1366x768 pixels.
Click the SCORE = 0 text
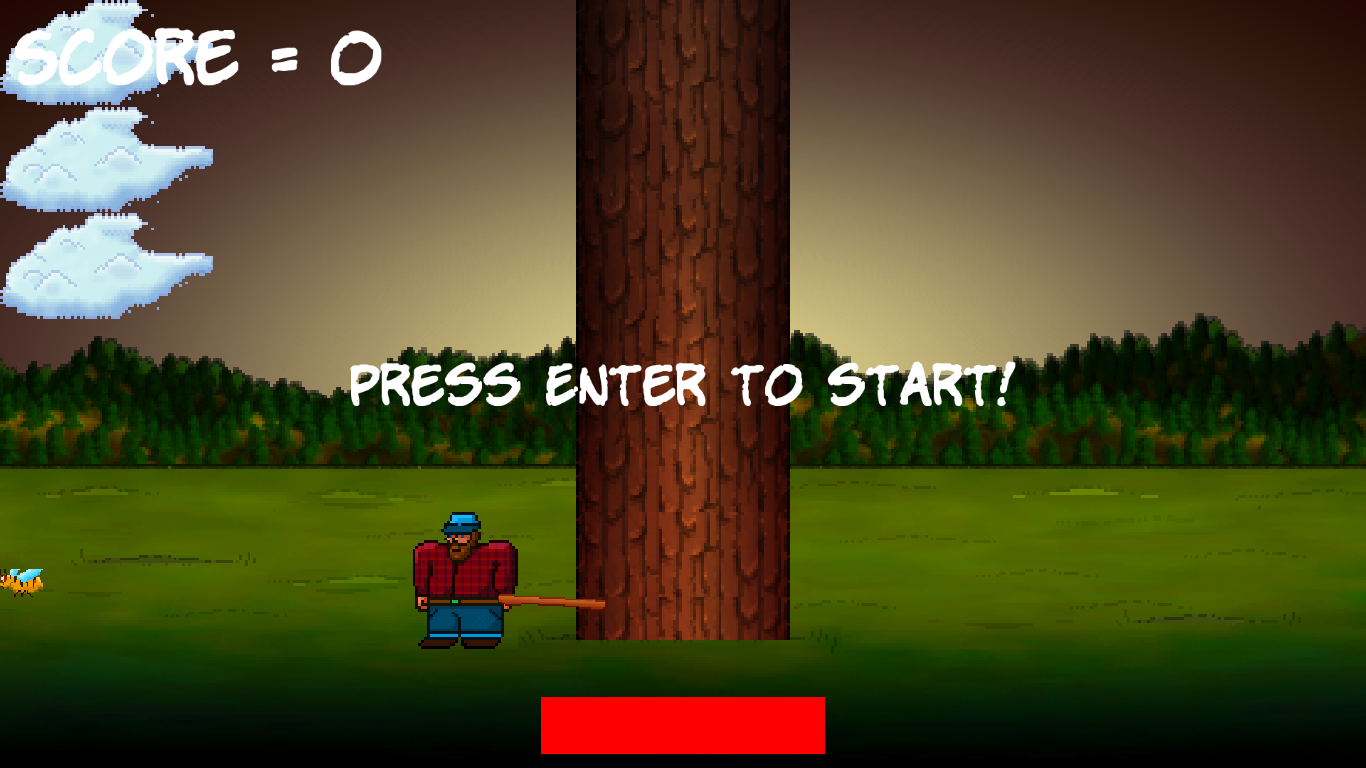(200, 55)
